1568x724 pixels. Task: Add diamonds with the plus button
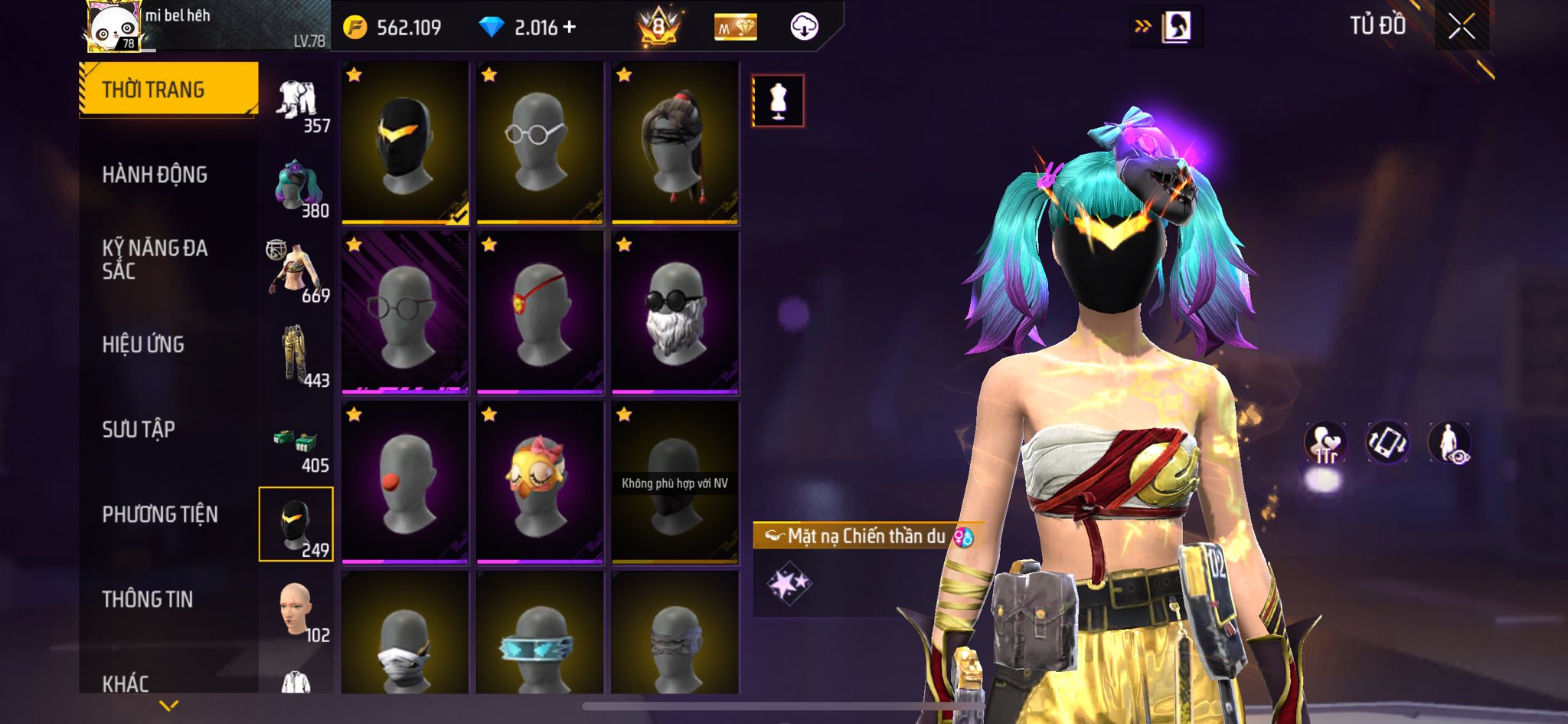[569, 28]
